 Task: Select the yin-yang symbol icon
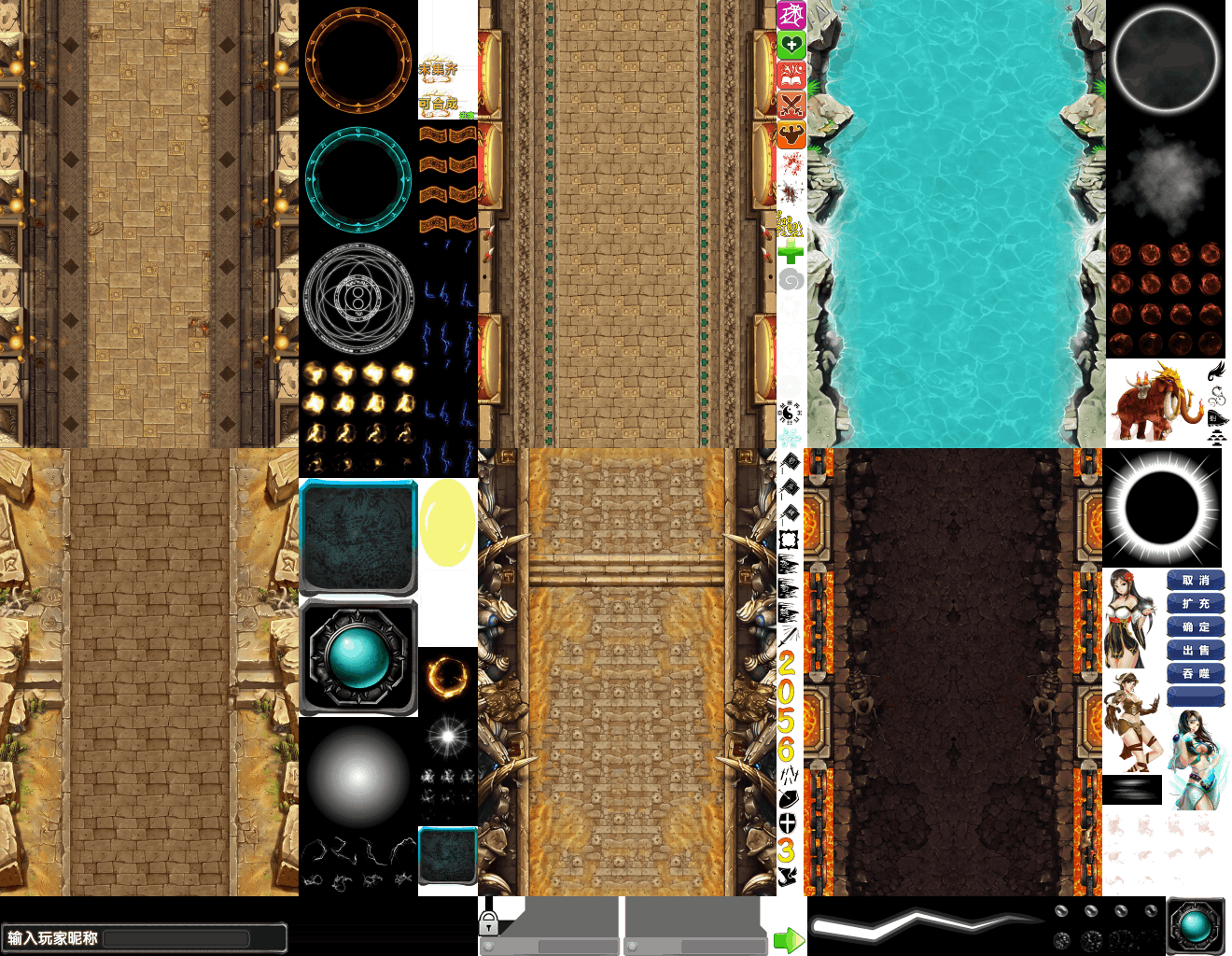(x=791, y=413)
